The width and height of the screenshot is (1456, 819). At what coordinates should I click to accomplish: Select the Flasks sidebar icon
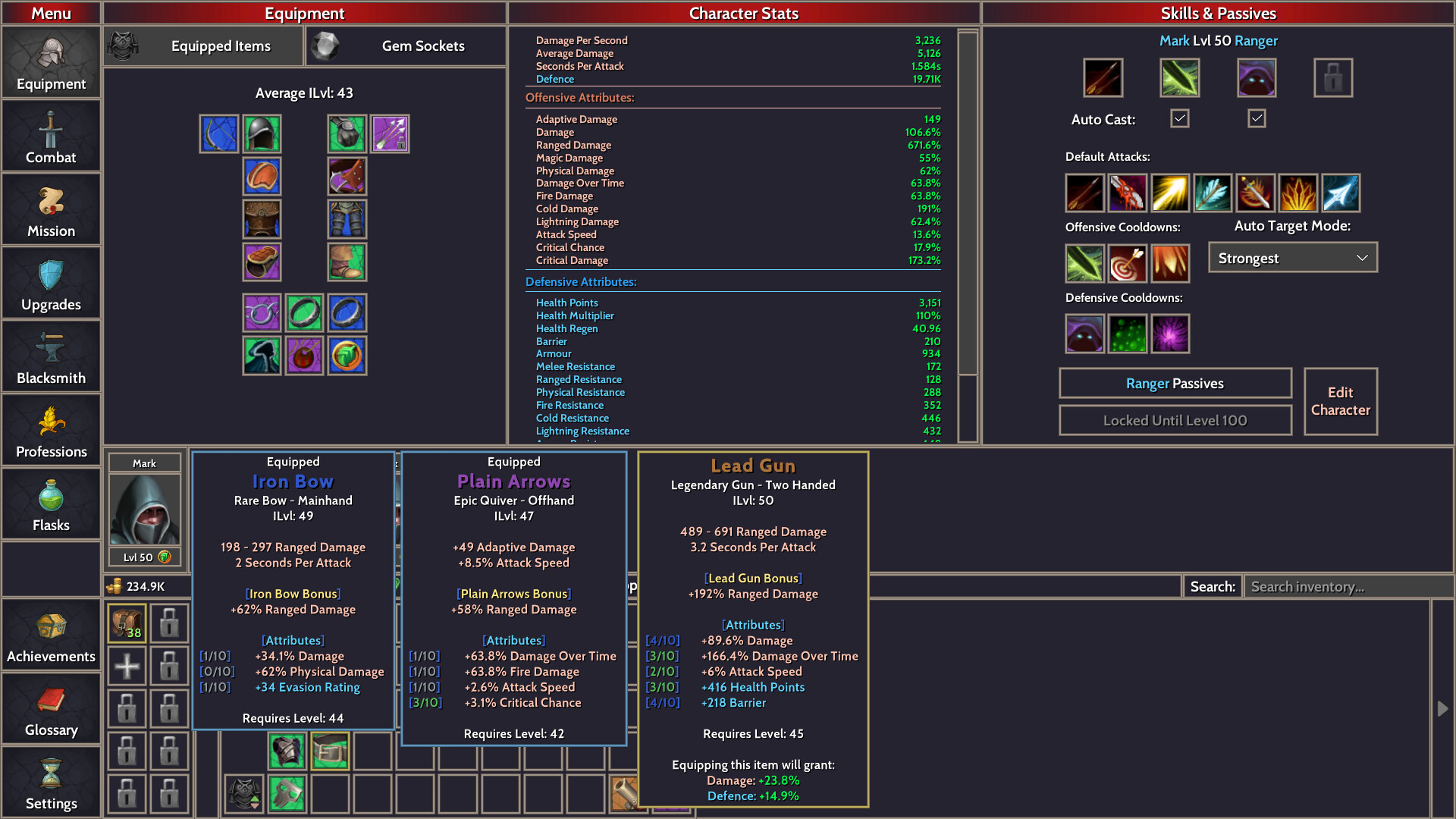click(x=50, y=504)
